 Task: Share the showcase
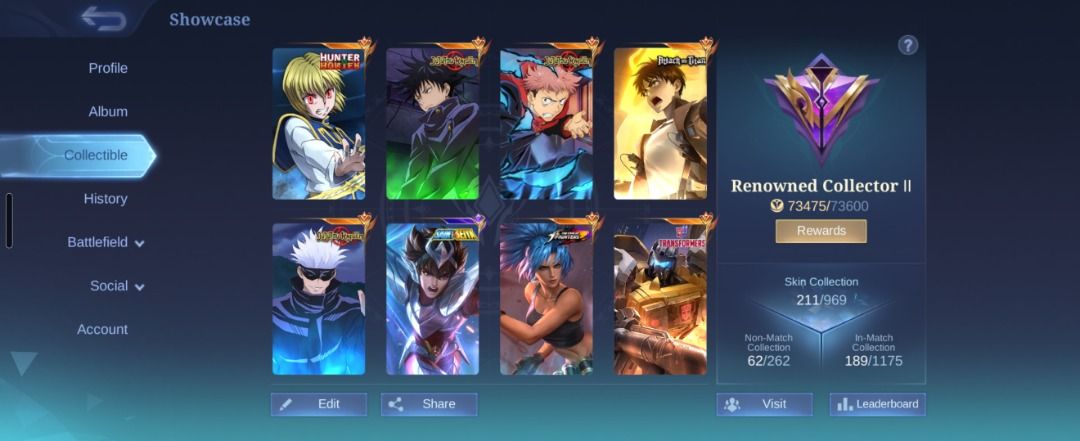429,404
